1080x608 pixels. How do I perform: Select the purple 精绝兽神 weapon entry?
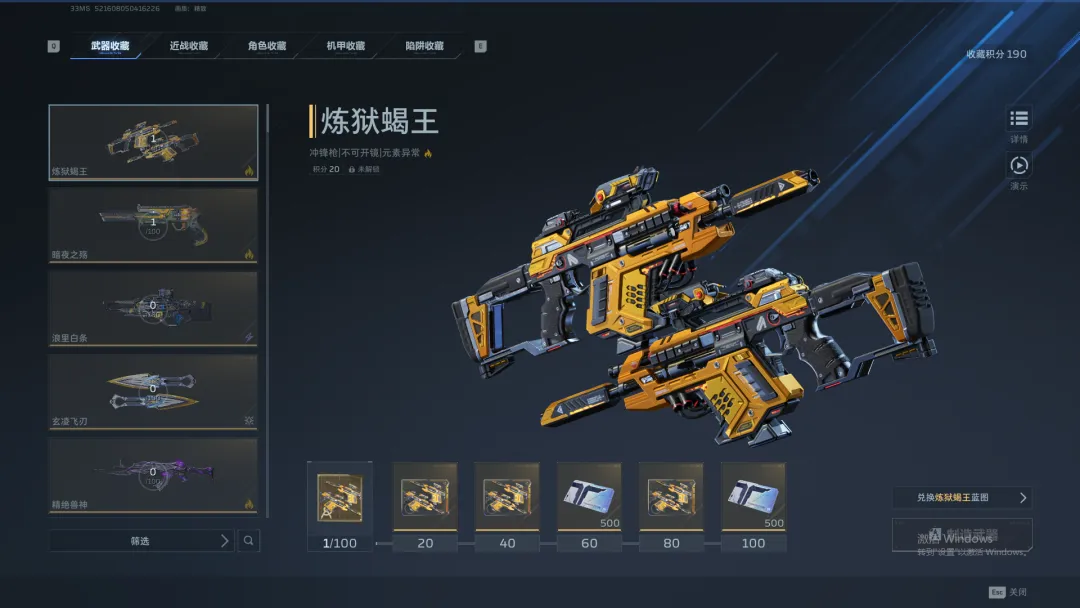click(x=153, y=474)
